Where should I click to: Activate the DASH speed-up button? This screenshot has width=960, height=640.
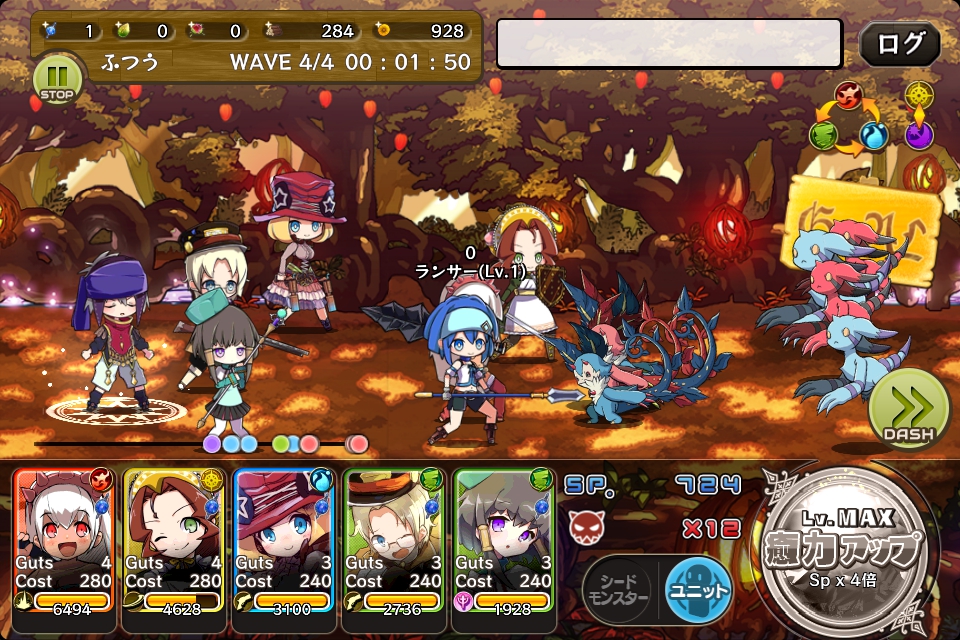[908, 410]
